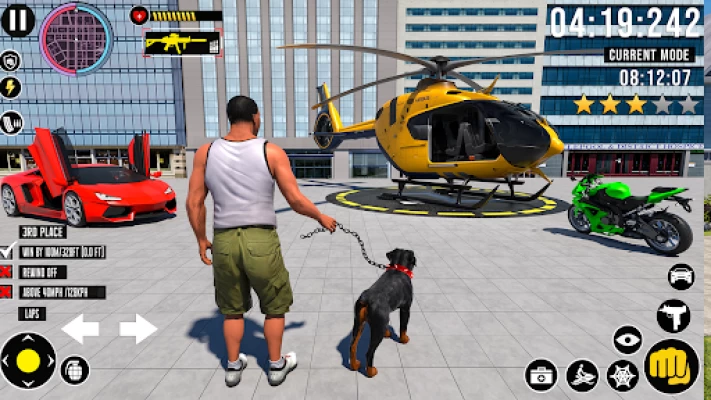Throw a grenade with the grenade button
This screenshot has width=711, height=400.
point(75,370)
